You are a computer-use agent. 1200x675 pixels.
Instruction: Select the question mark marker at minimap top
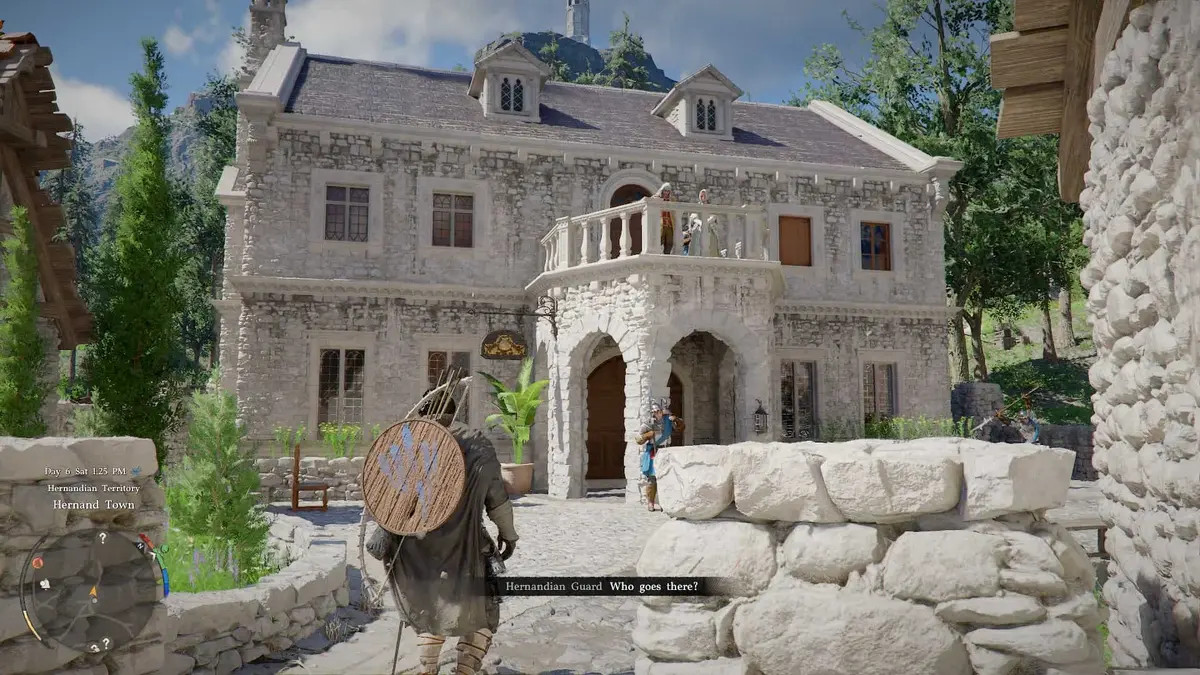tap(102, 538)
